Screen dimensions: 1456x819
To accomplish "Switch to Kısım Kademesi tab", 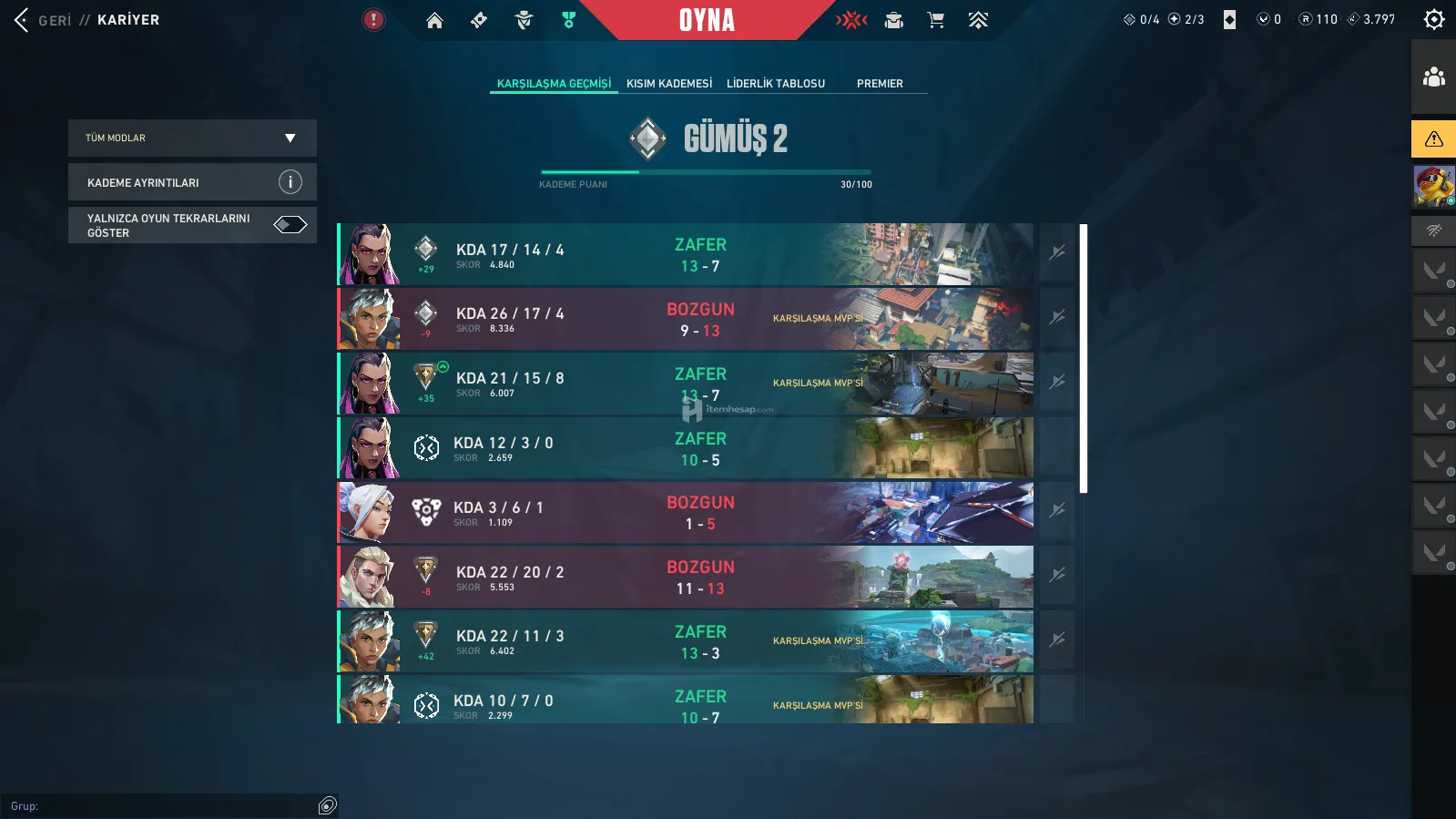I will [x=669, y=84].
